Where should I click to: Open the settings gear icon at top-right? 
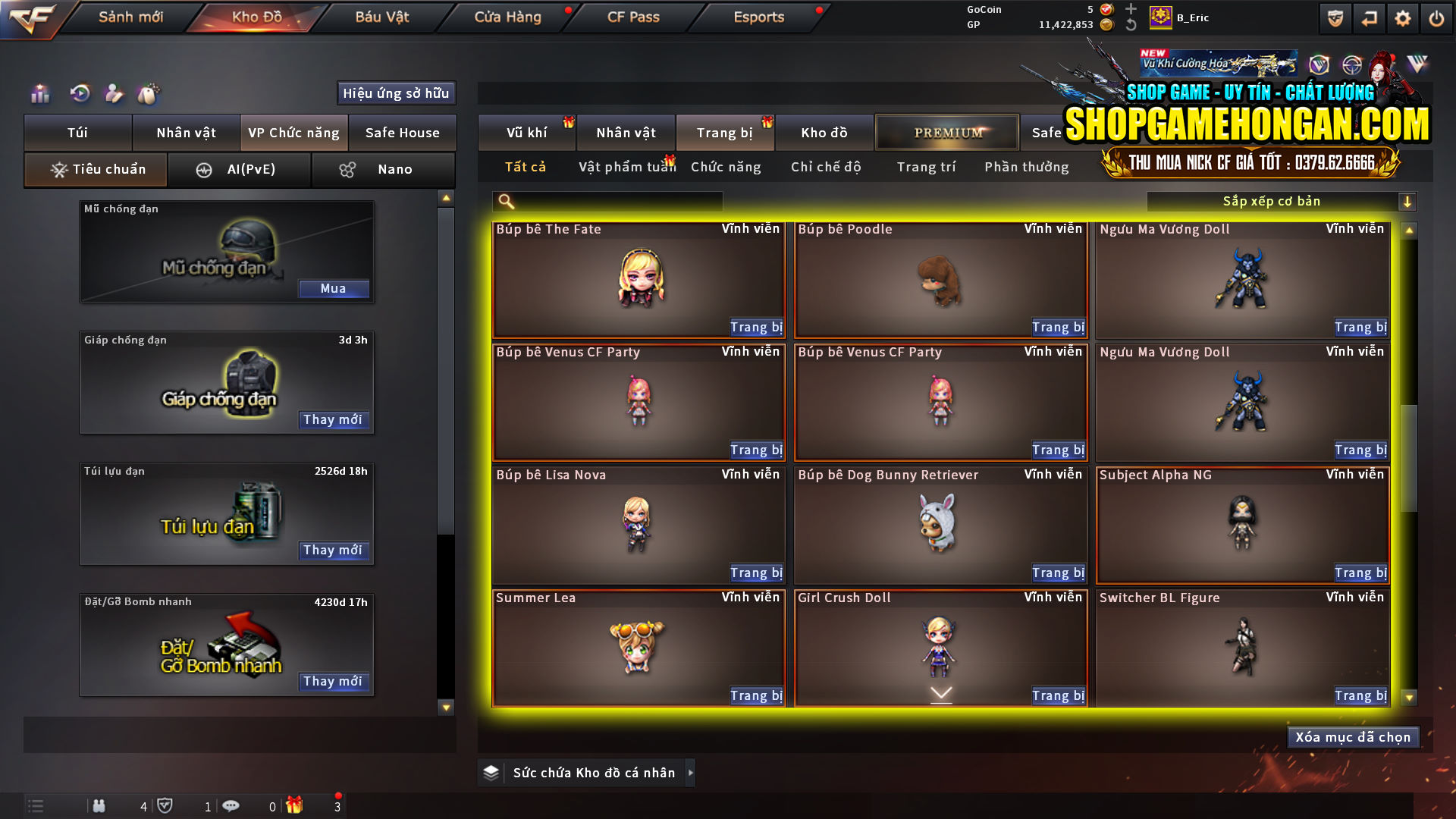coord(1404,18)
